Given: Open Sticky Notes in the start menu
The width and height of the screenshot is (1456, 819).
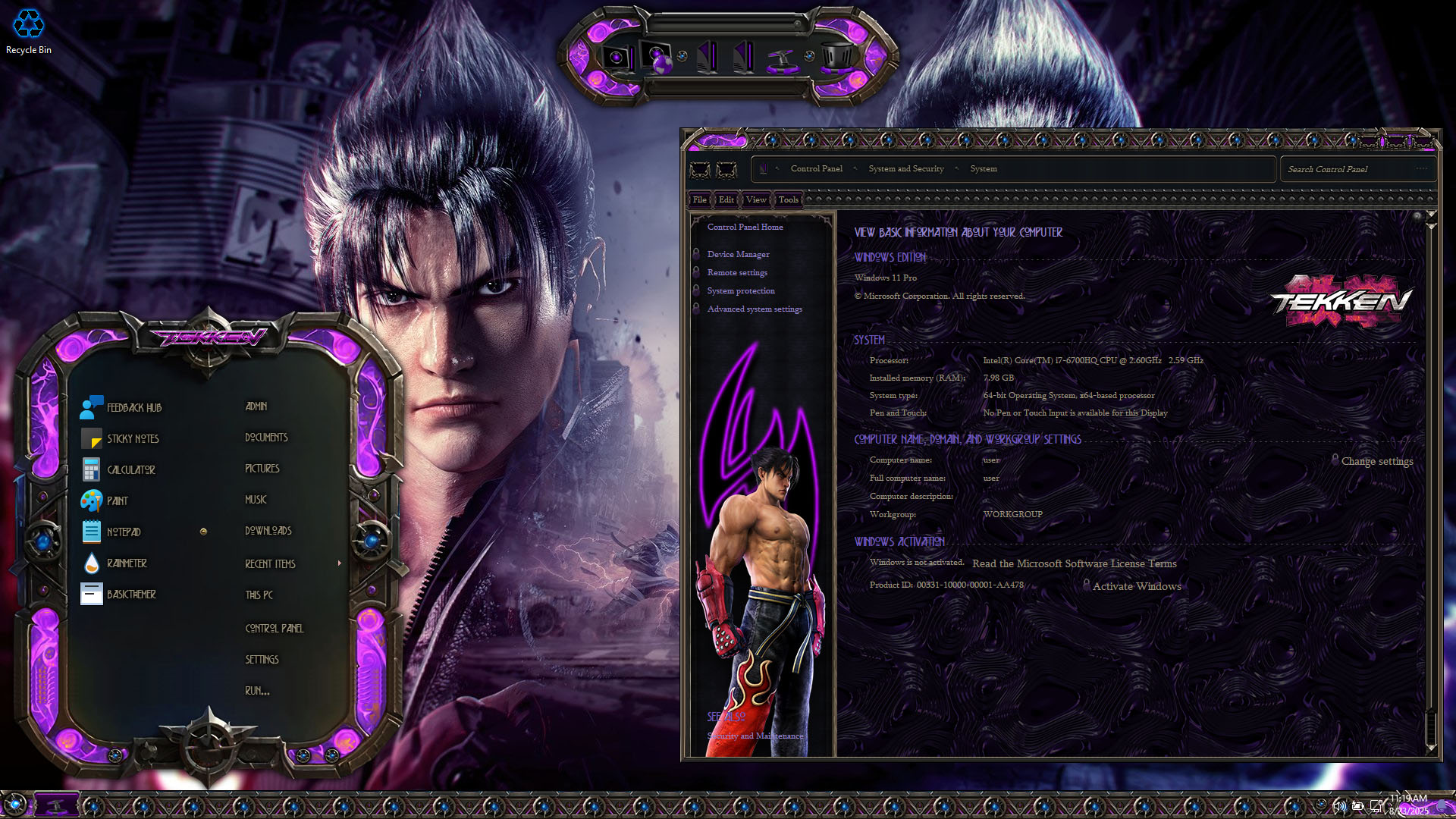Looking at the screenshot, I should (132, 439).
